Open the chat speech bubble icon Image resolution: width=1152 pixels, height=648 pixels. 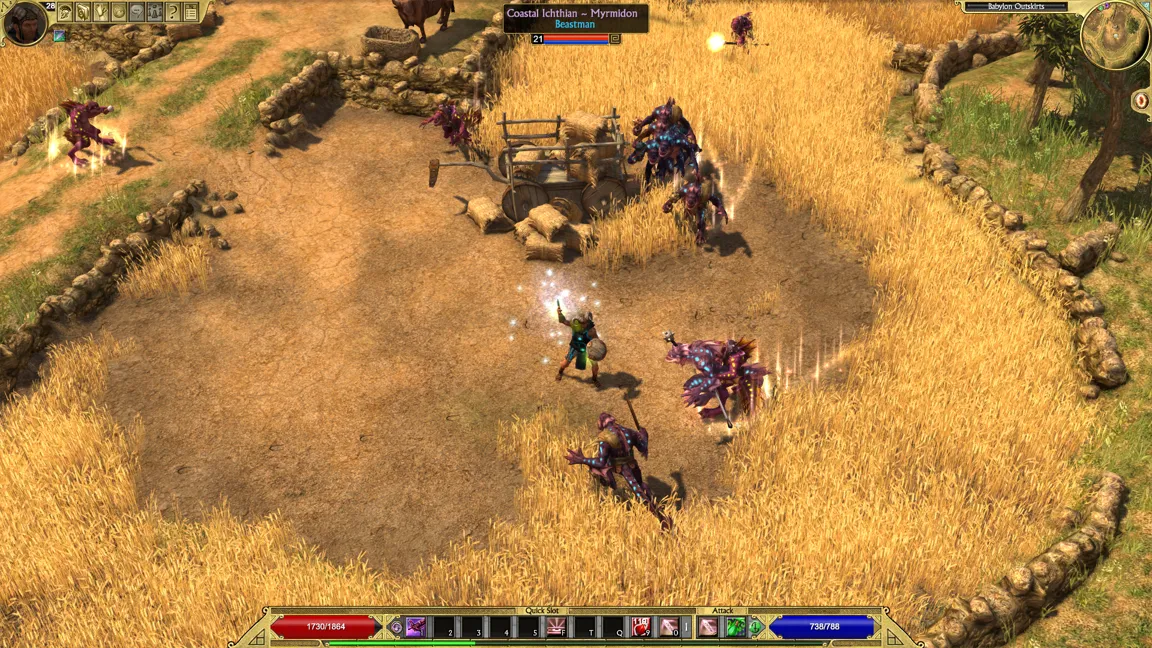[137, 12]
